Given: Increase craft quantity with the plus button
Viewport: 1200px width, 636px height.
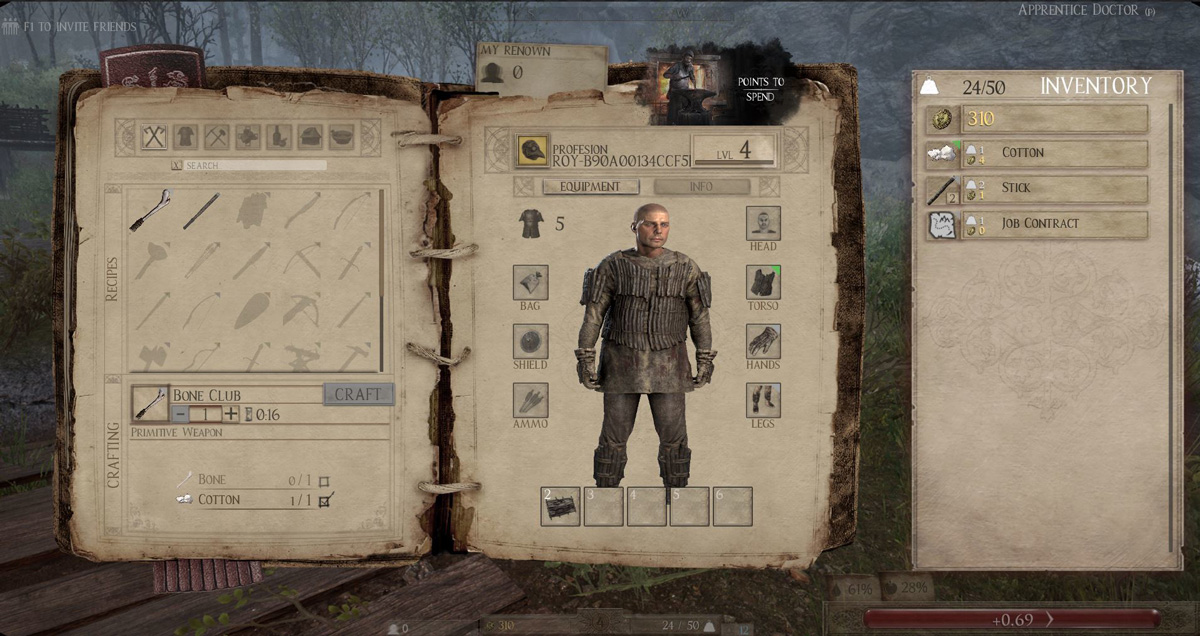Looking at the screenshot, I should (231, 414).
